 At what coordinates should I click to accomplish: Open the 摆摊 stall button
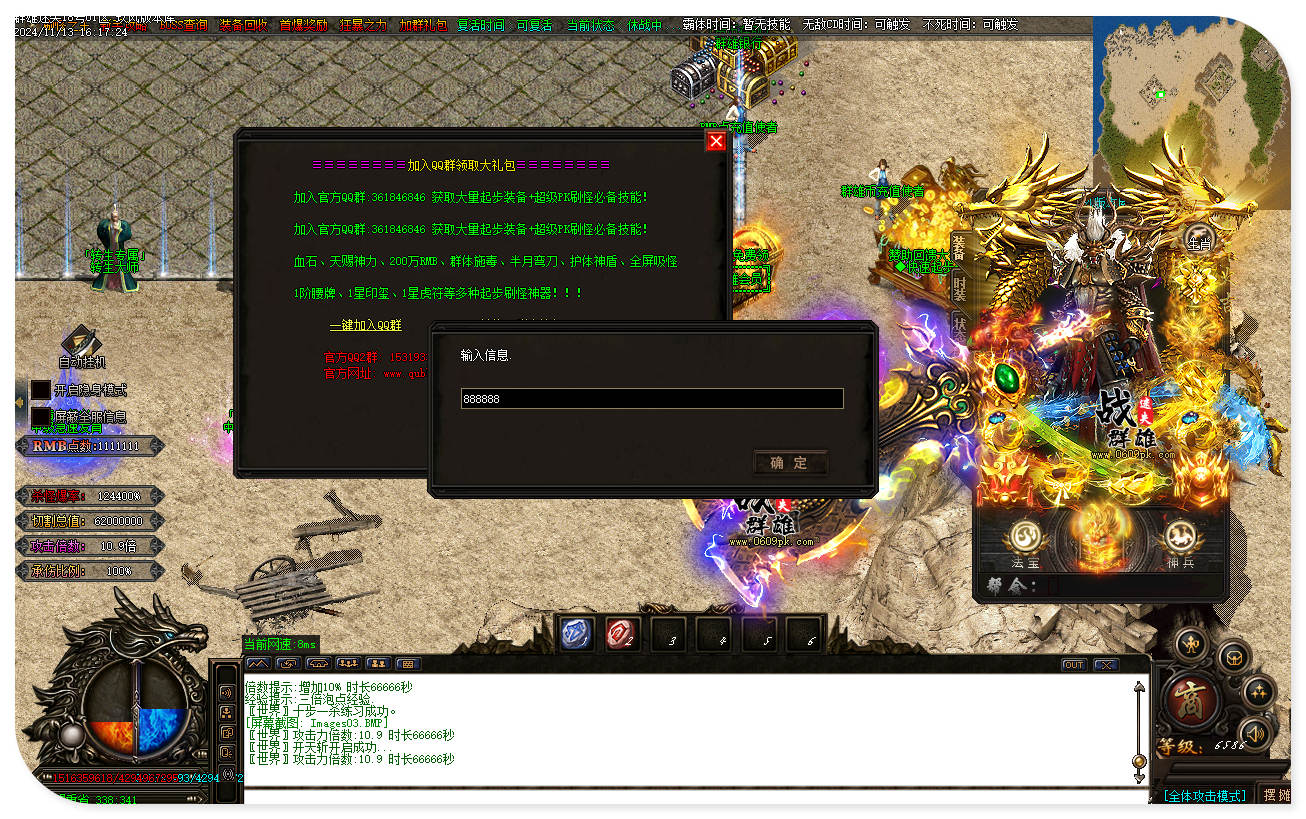1276,795
